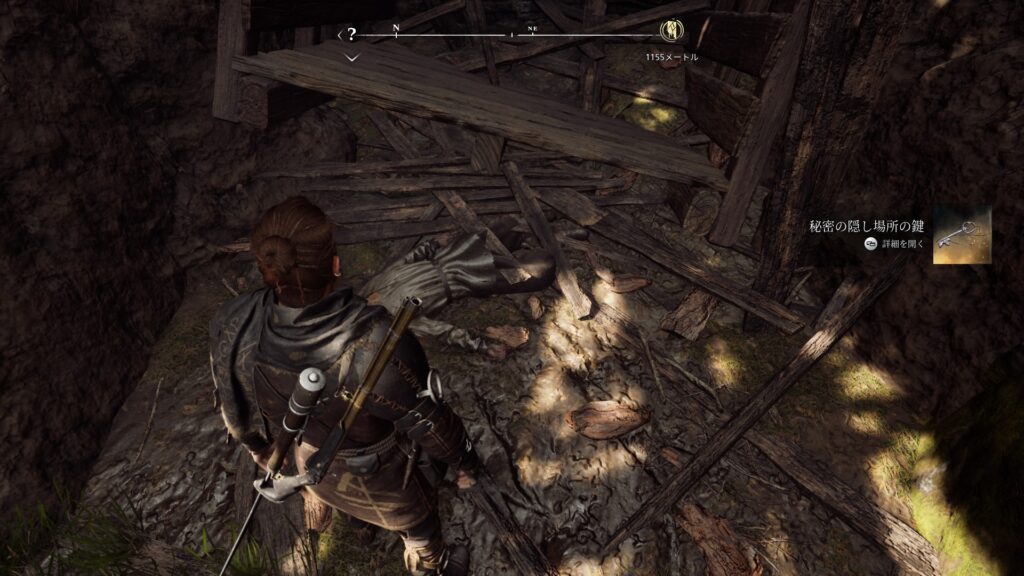Viewport: 1024px width, 576px height.
Task: Click the gold quest marker on the compass
Action: click(x=672, y=32)
